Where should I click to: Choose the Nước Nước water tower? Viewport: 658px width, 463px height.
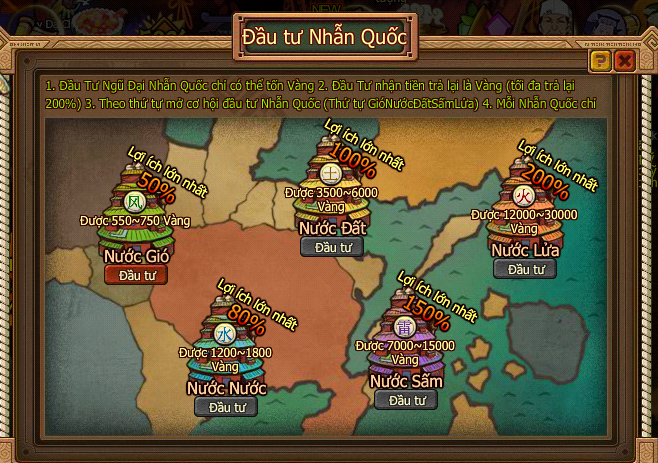225,337
